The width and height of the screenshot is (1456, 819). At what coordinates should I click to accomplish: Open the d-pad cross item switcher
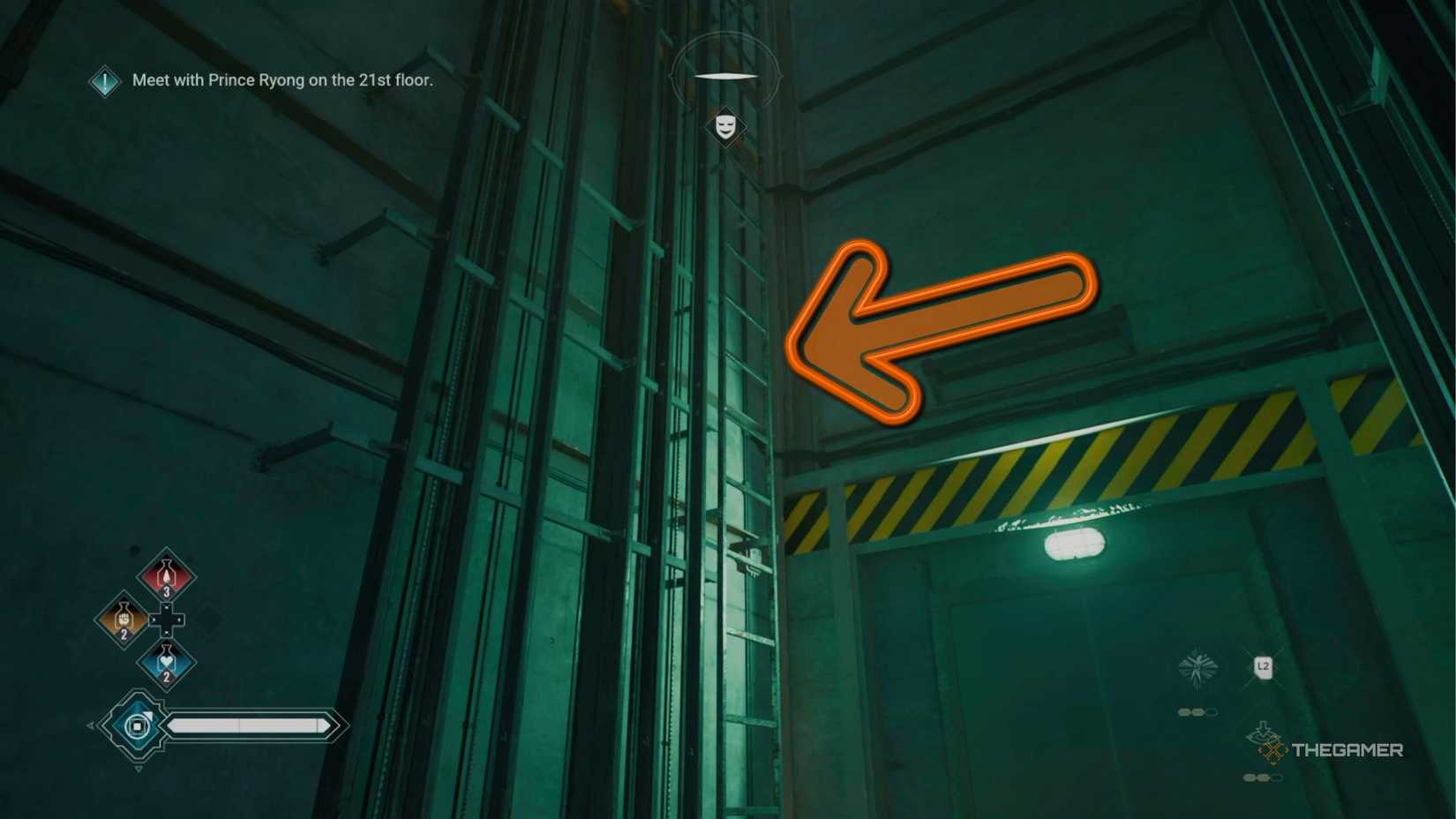(x=166, y=619)
